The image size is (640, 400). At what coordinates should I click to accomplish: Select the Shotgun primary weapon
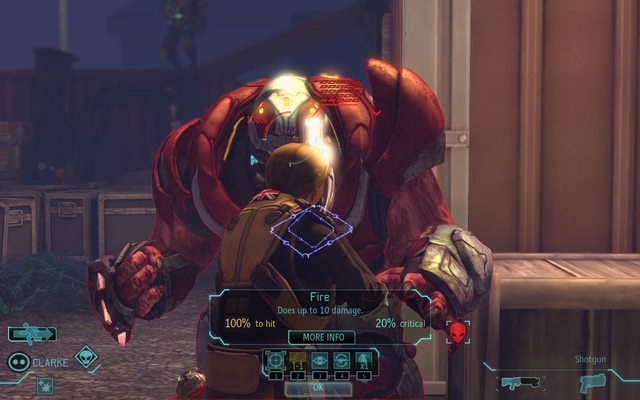point(520,381)
